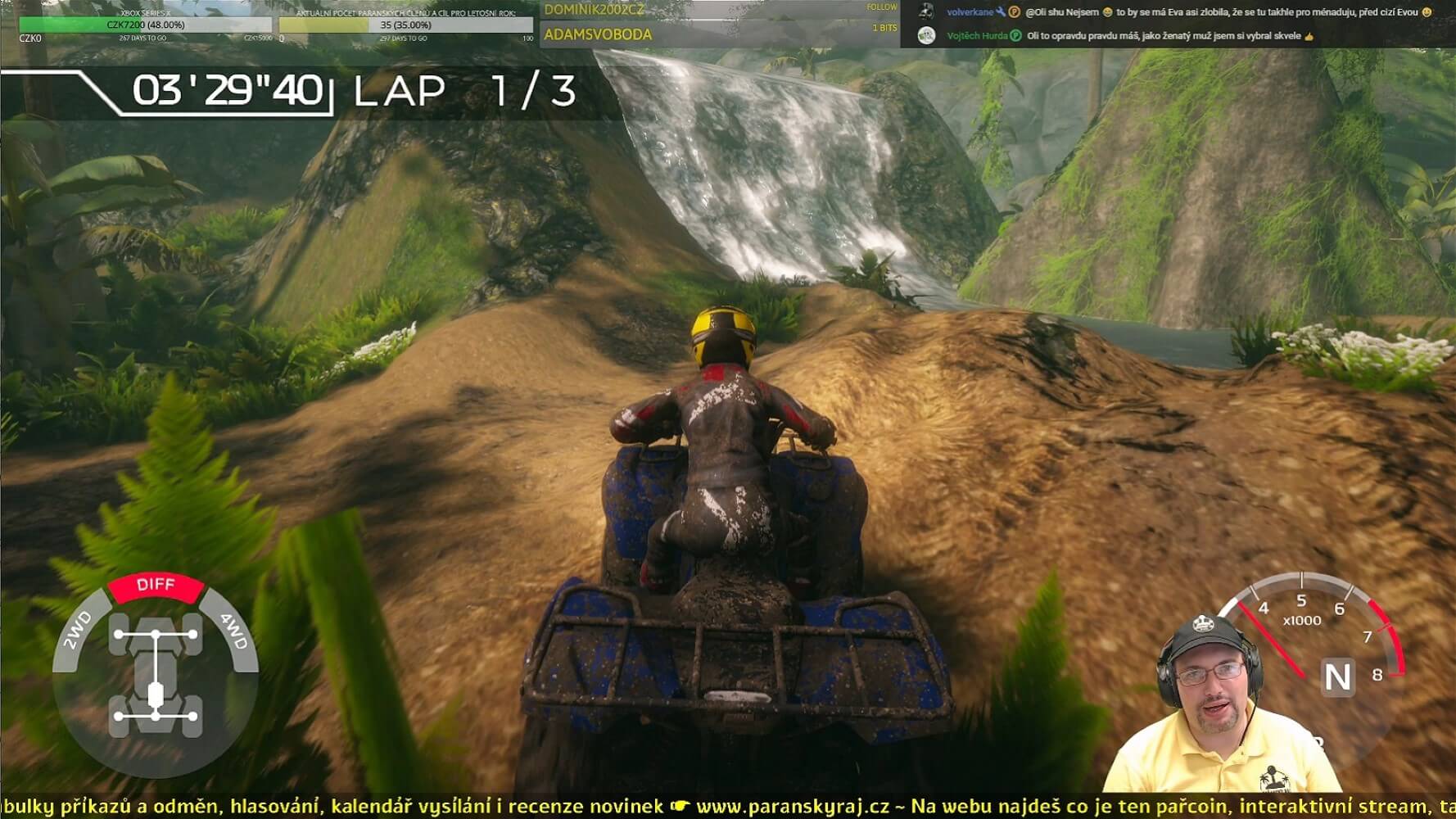Click the quad drivetrain diagram icon
The height and width of the screenshot is (819, 1456).
[x=156, y=676]
